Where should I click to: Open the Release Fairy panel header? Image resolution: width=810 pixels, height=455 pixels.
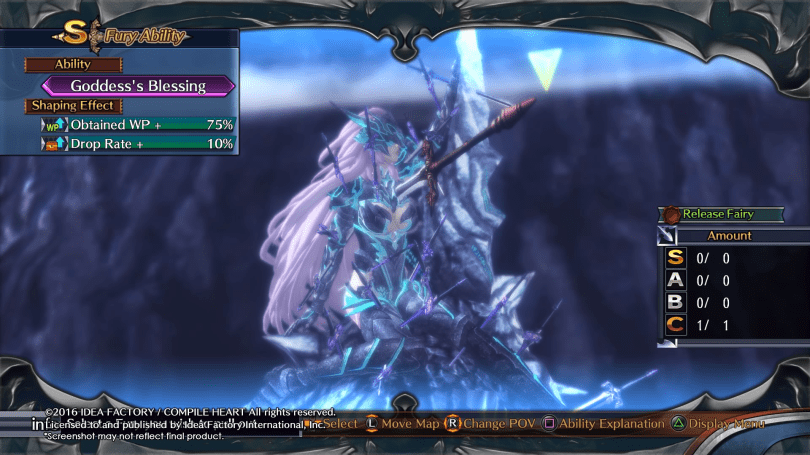click(719, 214)
